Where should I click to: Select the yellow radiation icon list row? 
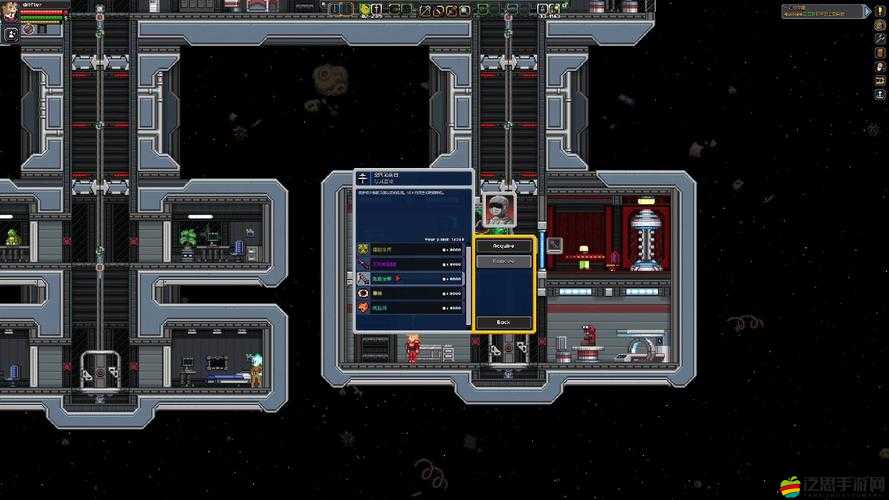[x=410, y=249]
